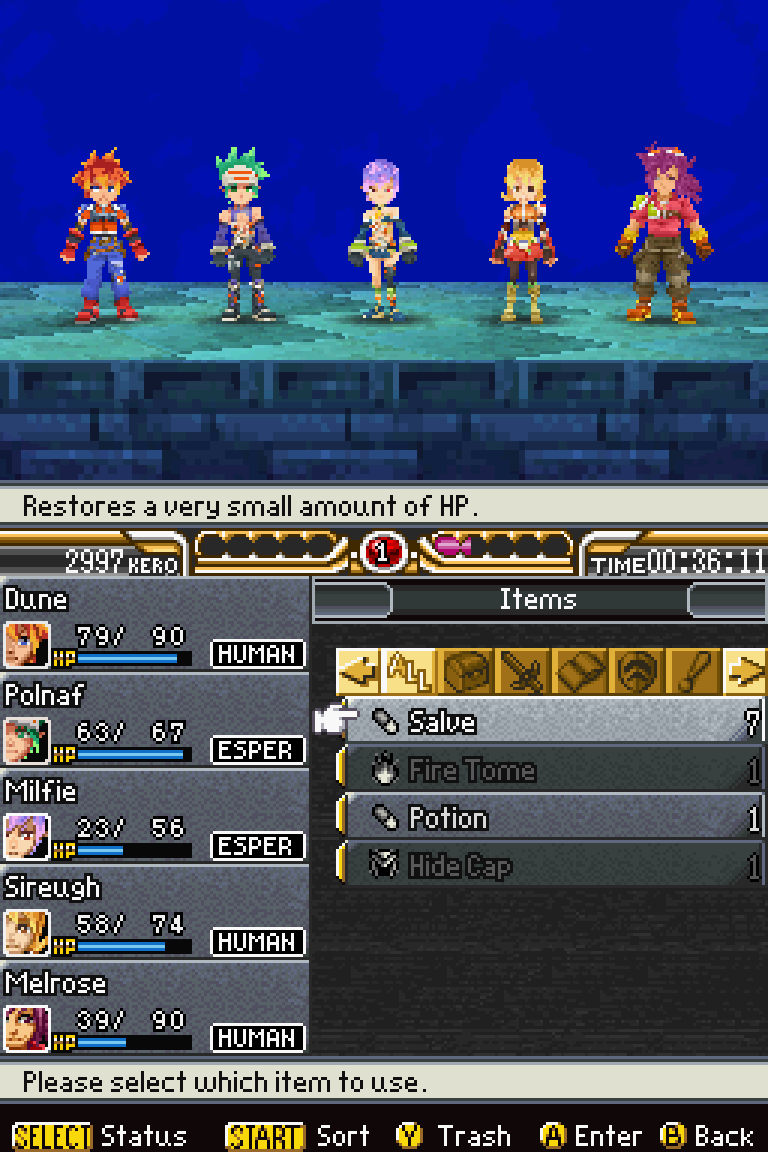Switch to the ALL items tab
Viewport: 768px width, 1152px height.
tap(406, 672)
